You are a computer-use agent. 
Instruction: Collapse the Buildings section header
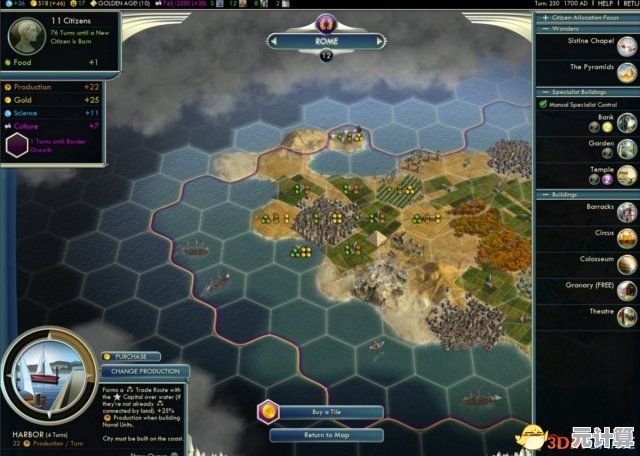[x=586, y=194]
